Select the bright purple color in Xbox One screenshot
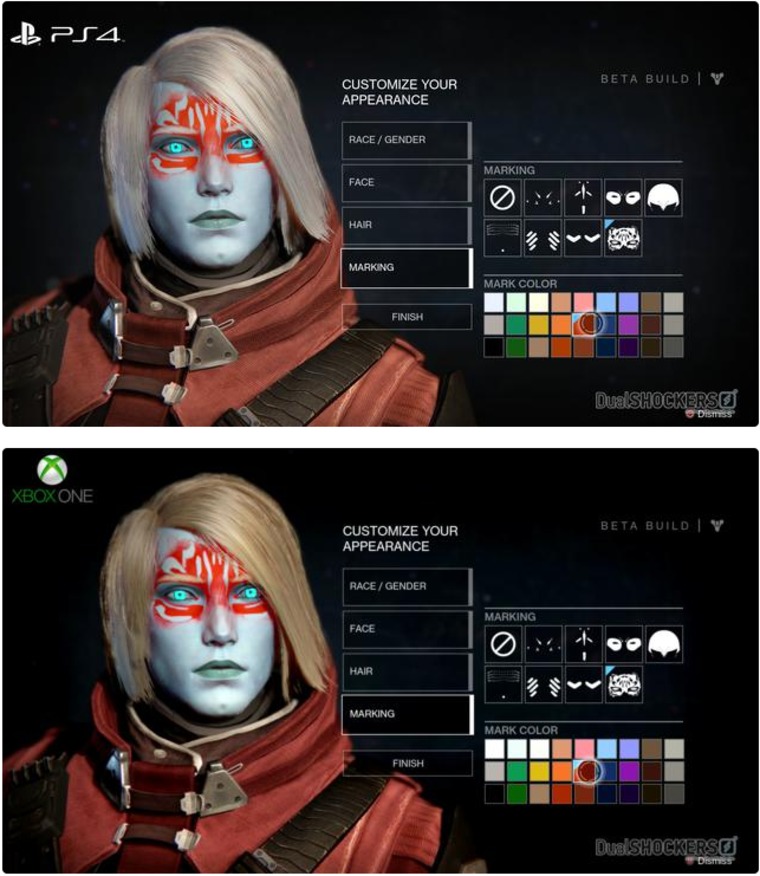 tap(628, 770)
